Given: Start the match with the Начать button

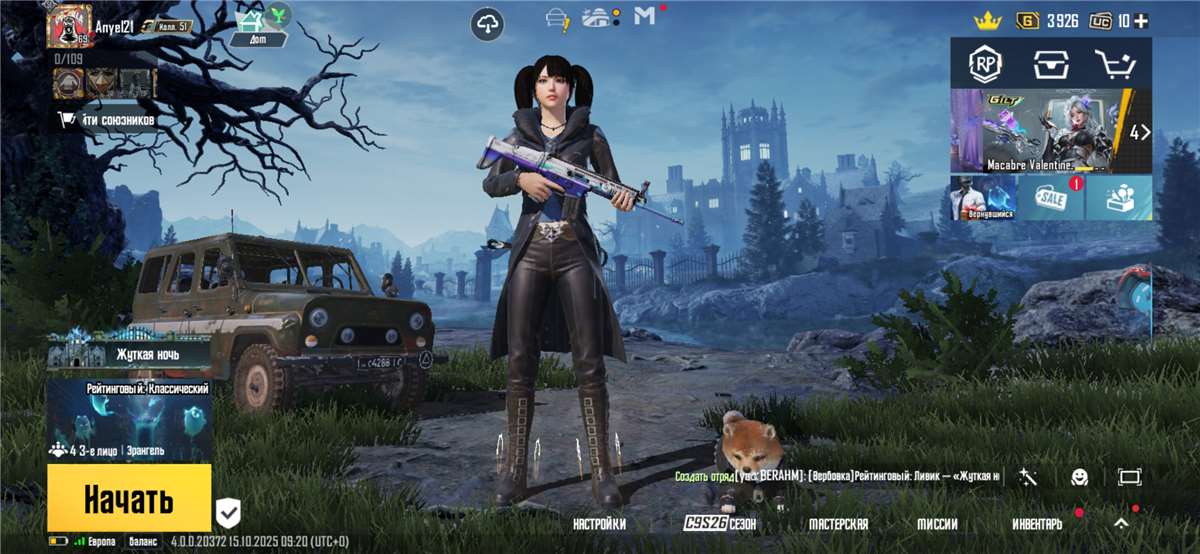Looking at the screenshot, I should [x=129, y=498].
